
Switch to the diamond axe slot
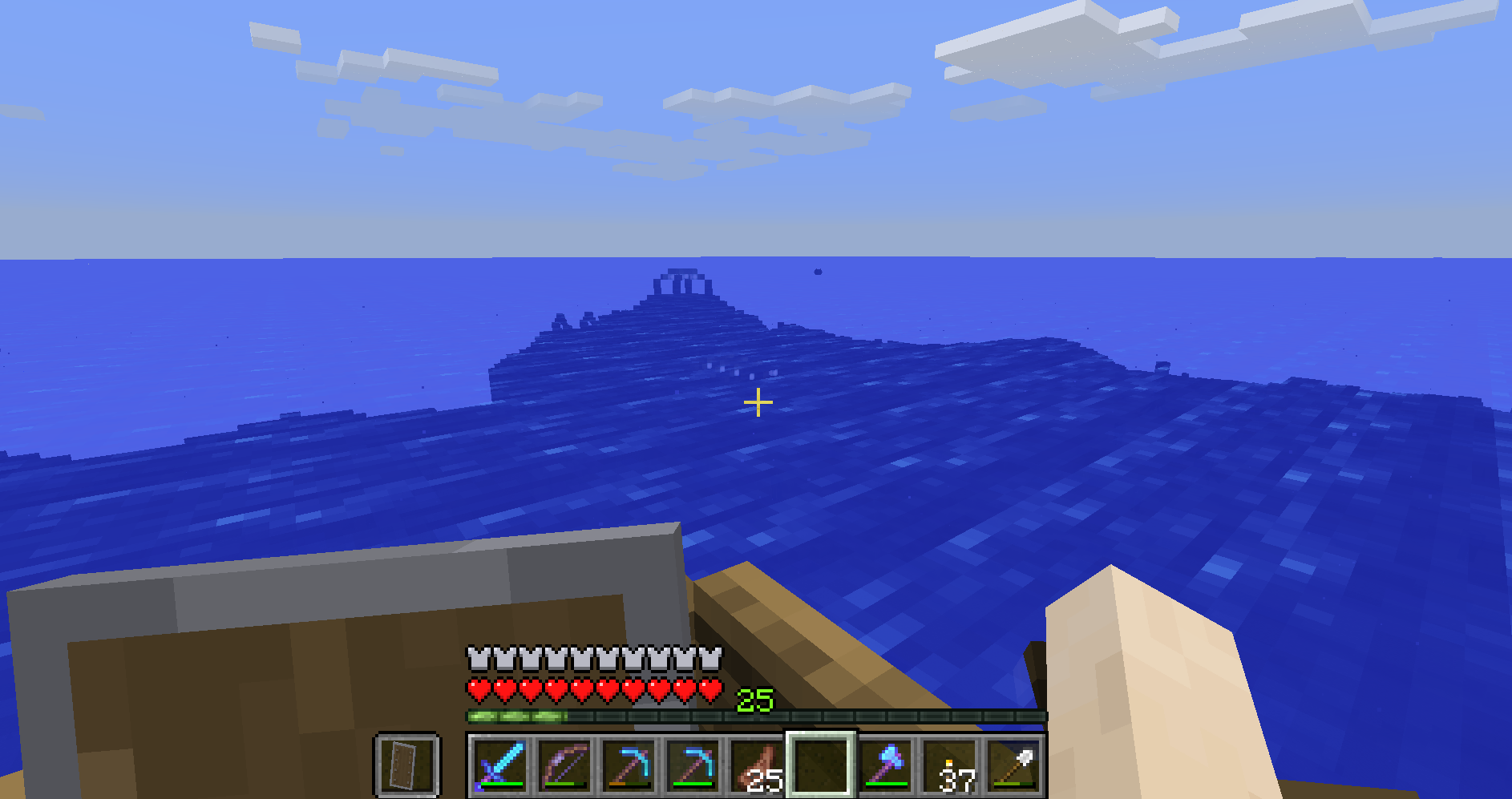885,765
